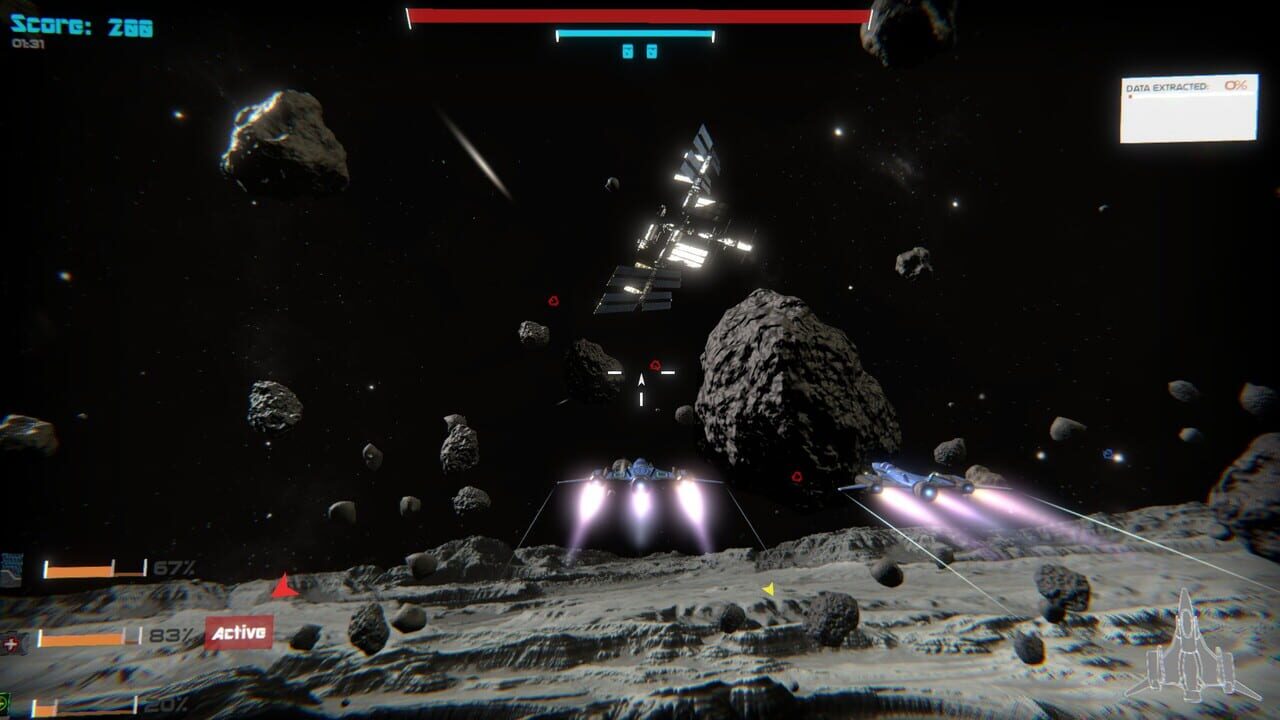
Task: Click the red health cross icon
Action: point(9,643)
